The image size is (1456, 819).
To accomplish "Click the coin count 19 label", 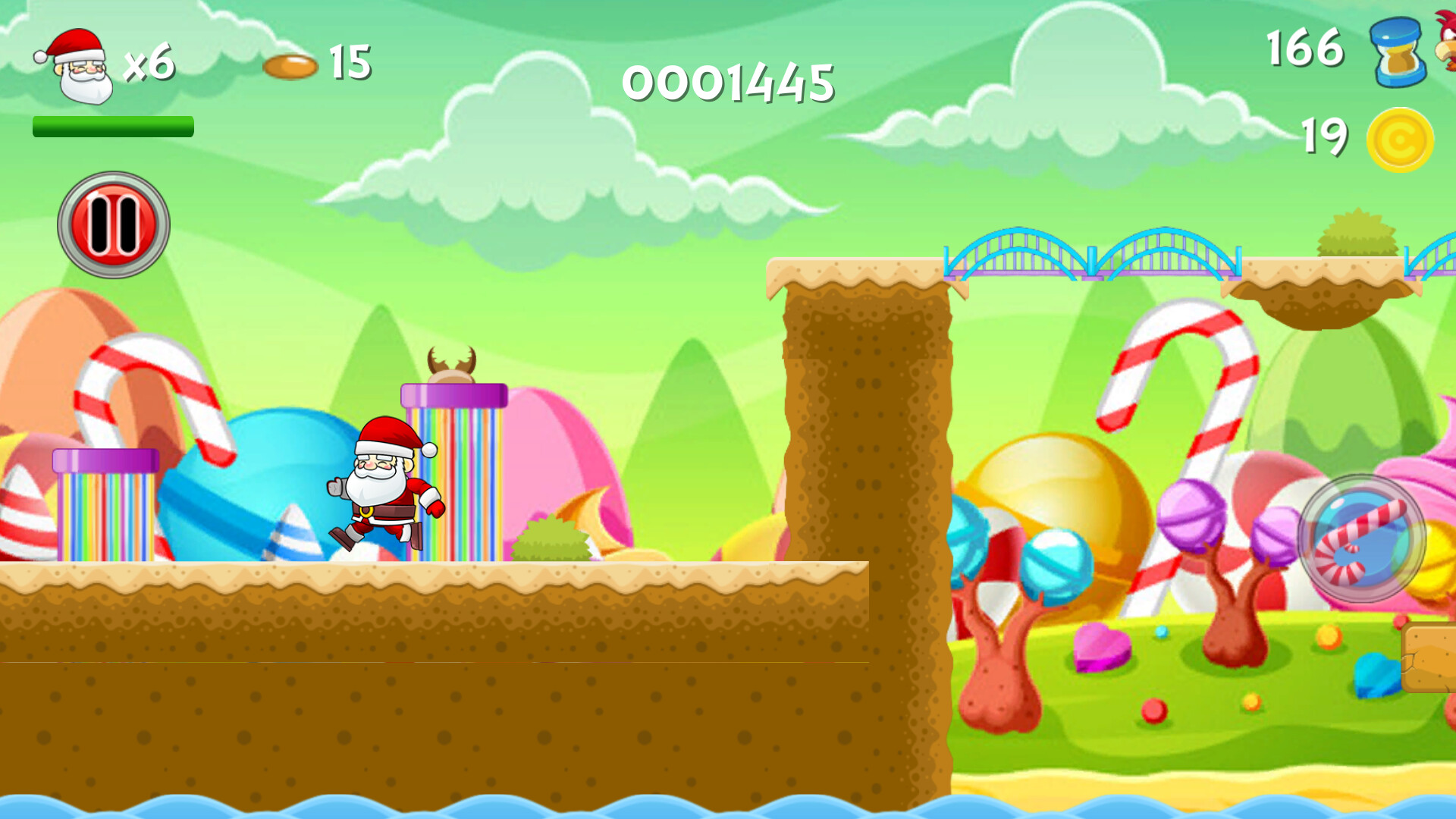I will (x=1323, y=136).
